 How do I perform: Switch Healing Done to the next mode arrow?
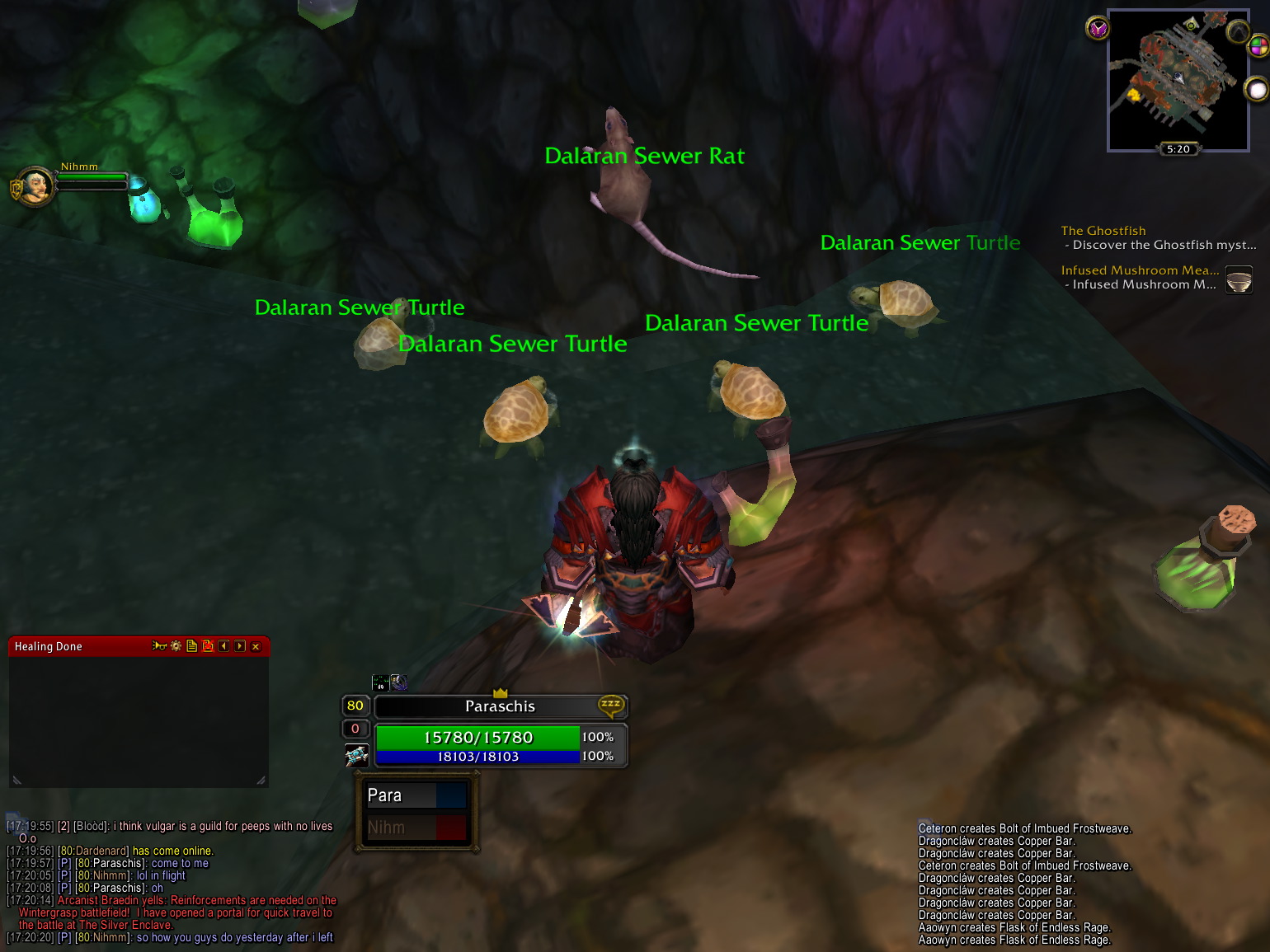pyautogui.click(x=240, y=646)
